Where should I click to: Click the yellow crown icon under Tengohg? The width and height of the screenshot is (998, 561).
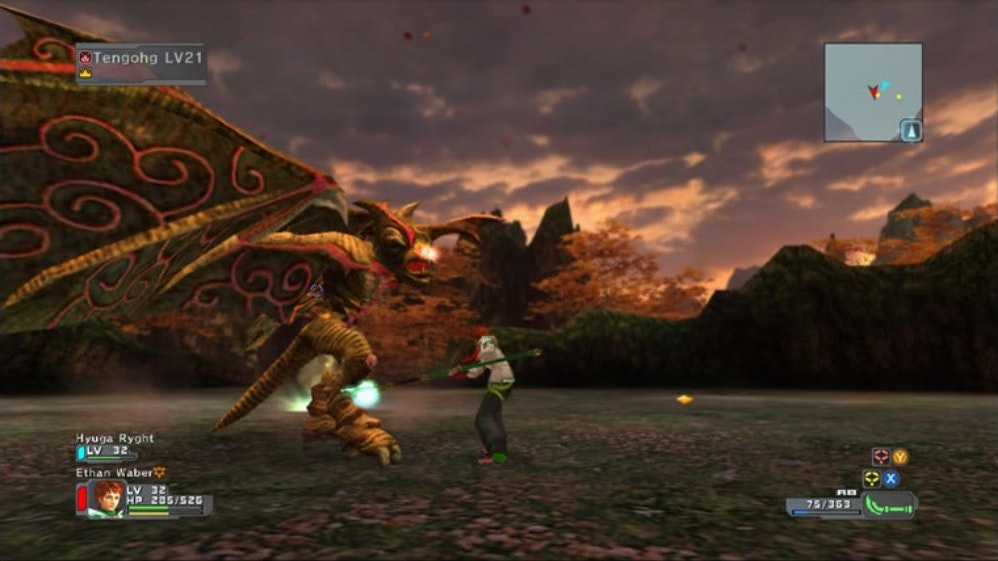coord(85,73)
